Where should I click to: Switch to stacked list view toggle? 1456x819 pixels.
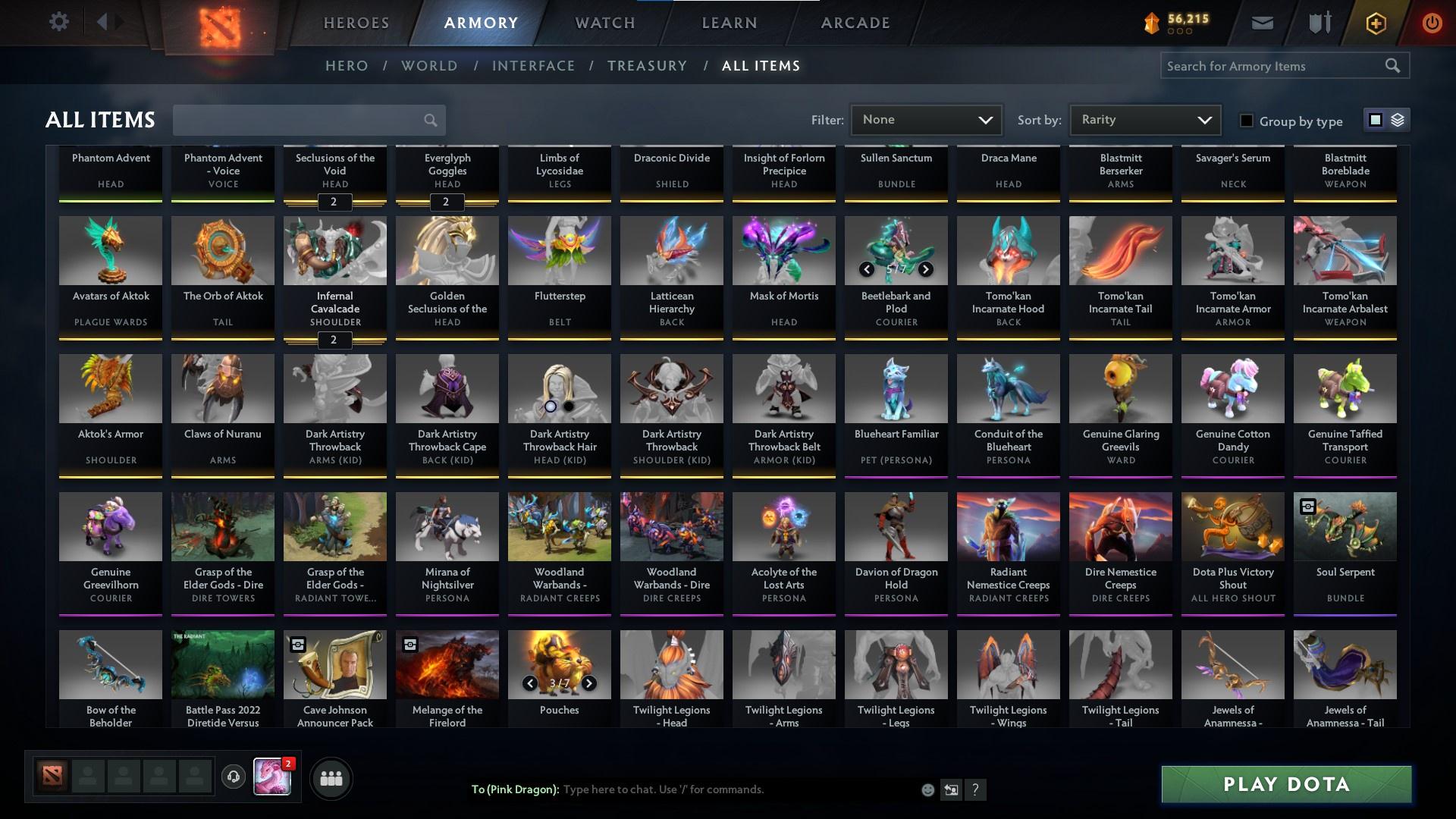tap(1398, 120)
